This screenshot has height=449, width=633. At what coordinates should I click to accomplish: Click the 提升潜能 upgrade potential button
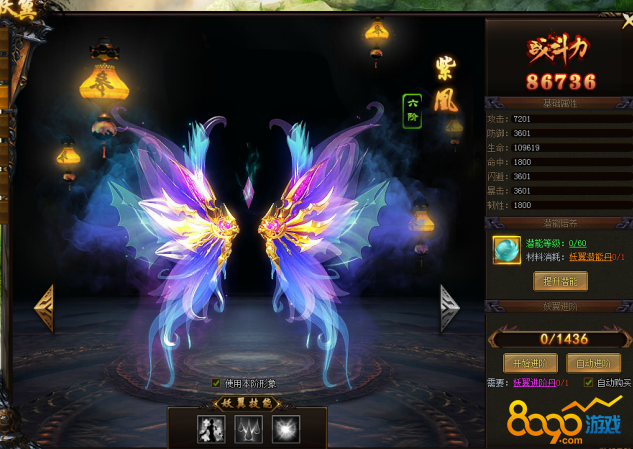(560, 281)
